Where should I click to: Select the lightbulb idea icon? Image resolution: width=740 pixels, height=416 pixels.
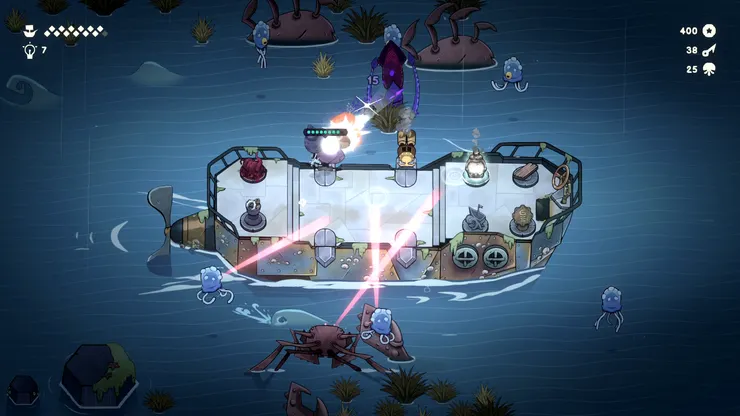pos(28,50)
